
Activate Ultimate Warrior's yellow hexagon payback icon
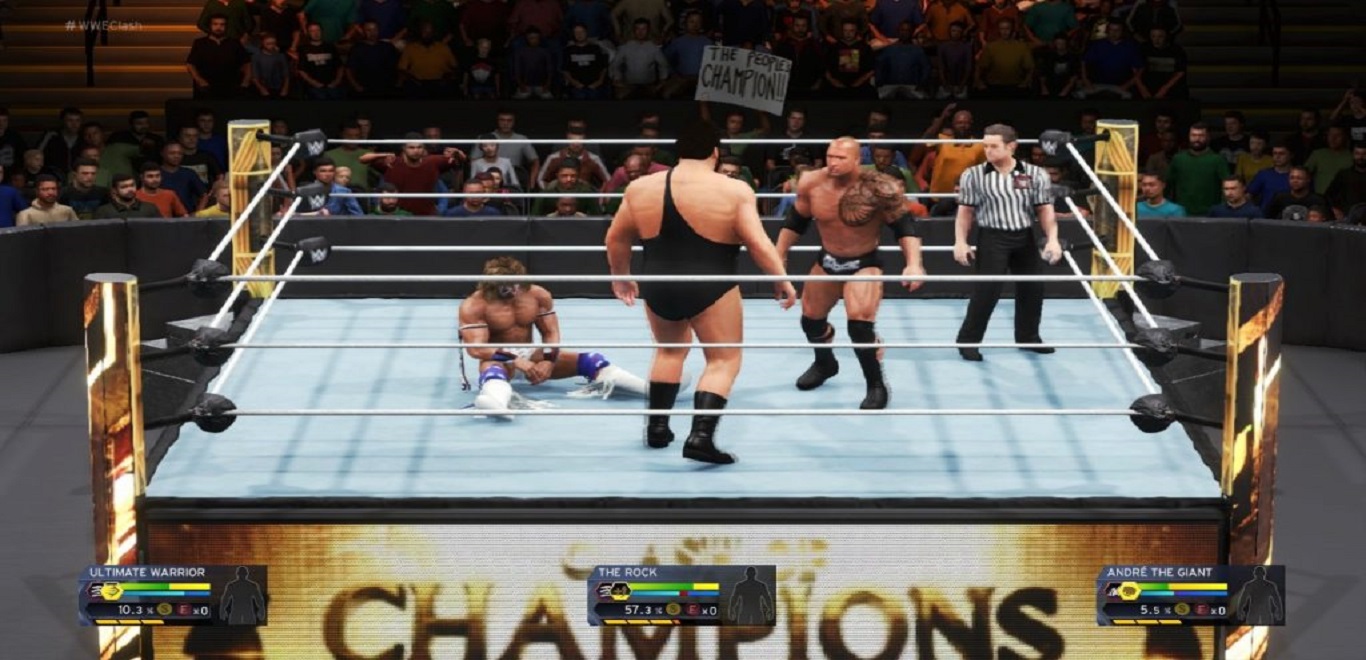click(111, 591)
